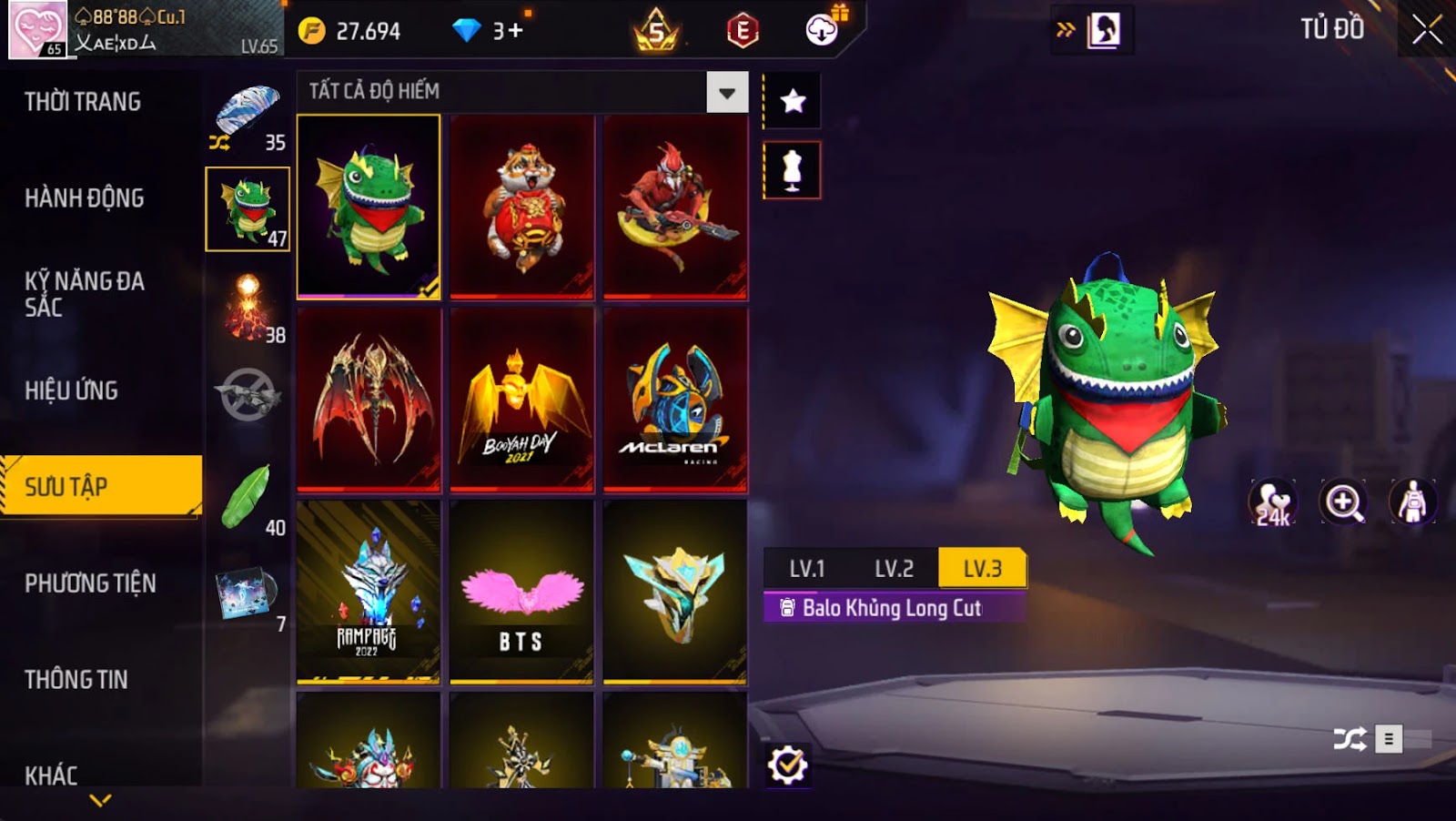Switch backpack to LV.2
1456x821 pixels.
(894, 569)
